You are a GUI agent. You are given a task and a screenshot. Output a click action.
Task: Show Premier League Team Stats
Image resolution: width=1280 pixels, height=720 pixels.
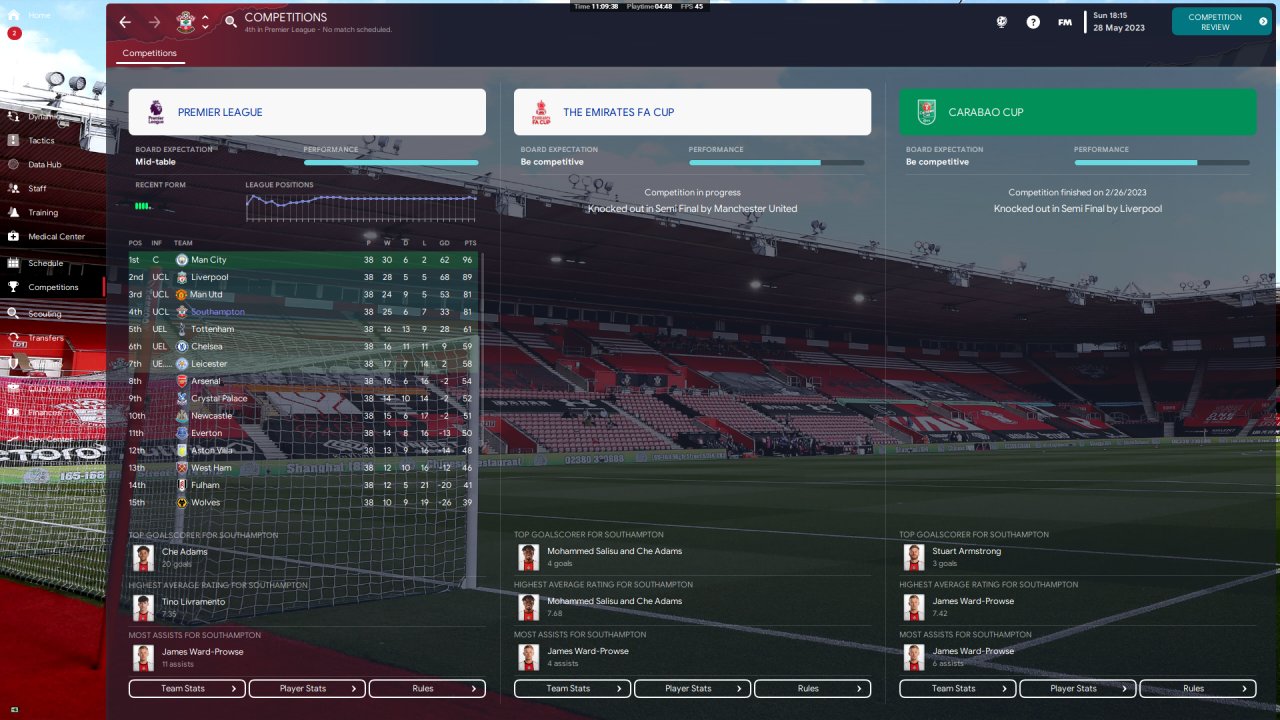187,689
